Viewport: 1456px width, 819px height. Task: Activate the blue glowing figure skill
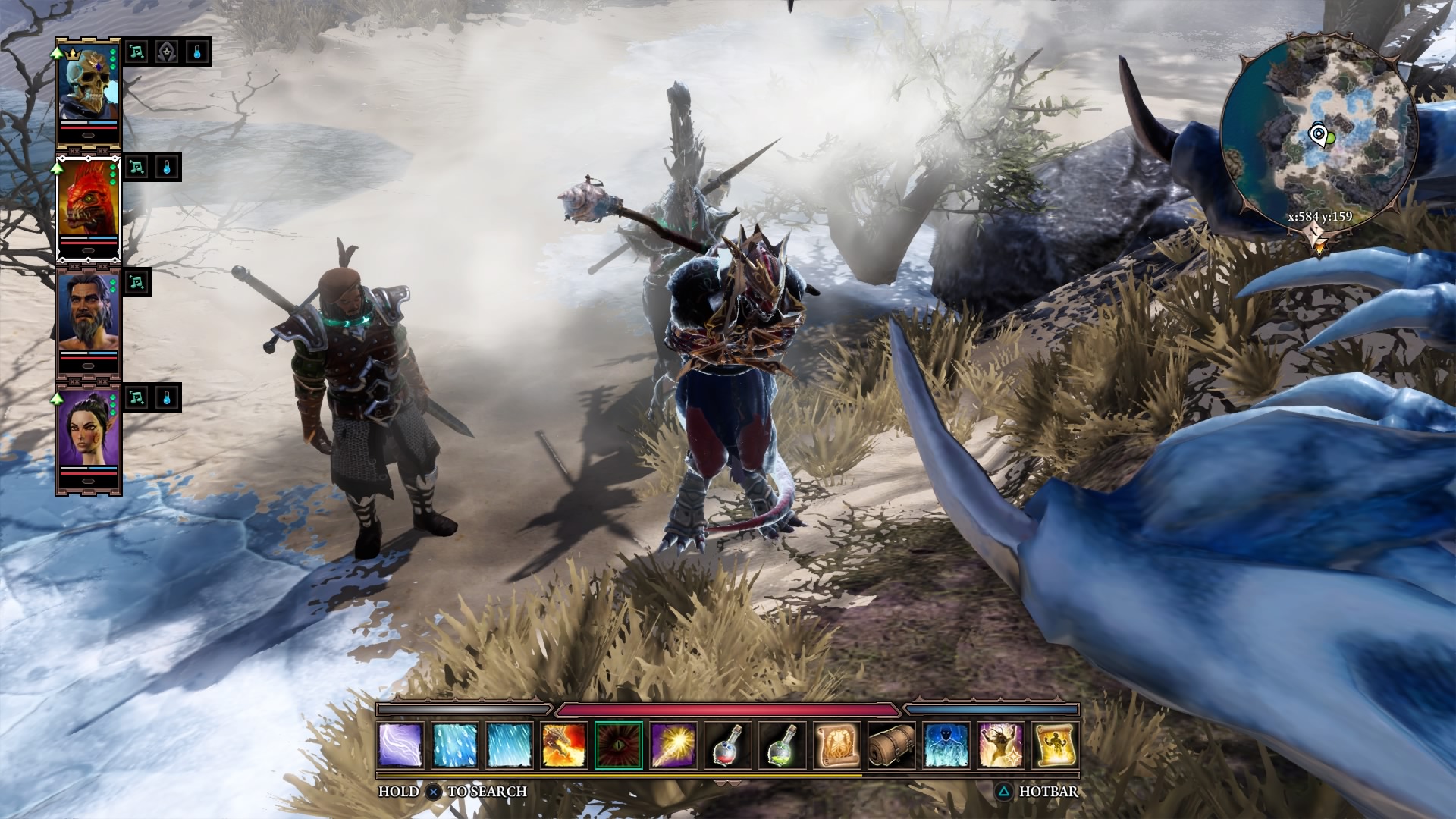point(946,745)
